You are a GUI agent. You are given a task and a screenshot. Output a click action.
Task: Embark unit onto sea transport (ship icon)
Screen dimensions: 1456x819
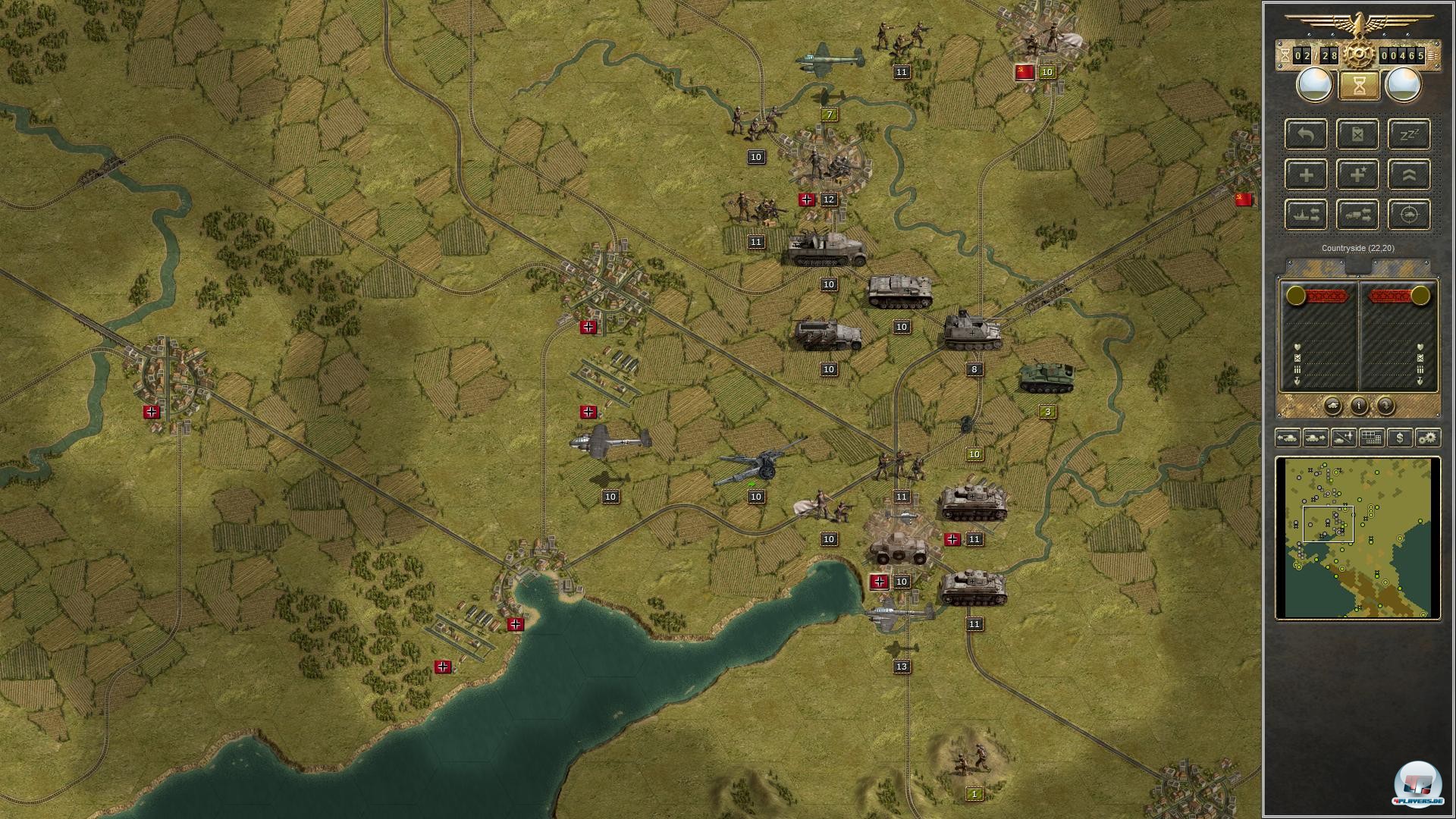pos(1306,214)
